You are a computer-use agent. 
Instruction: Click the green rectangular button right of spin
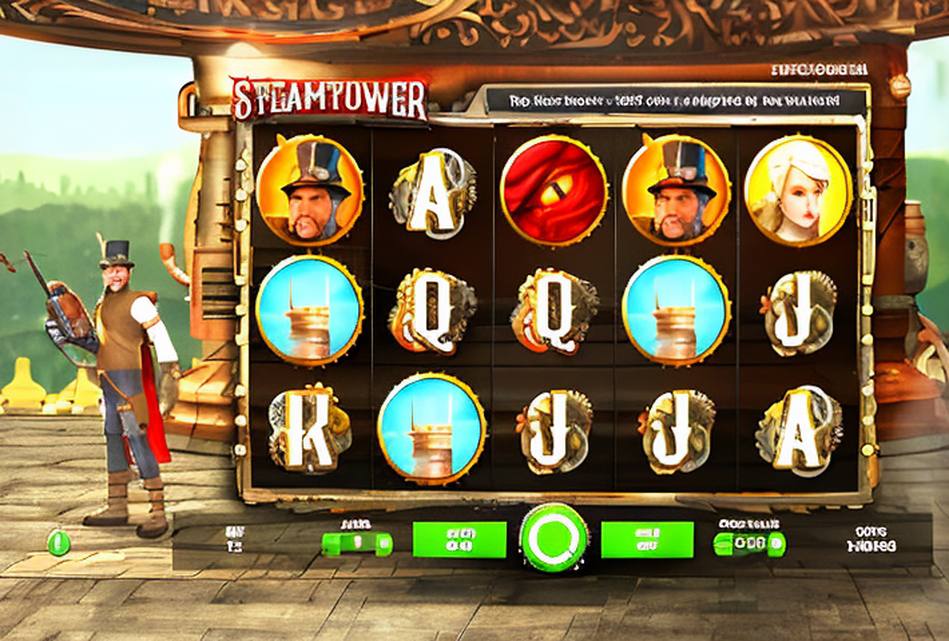coord(646,540)
